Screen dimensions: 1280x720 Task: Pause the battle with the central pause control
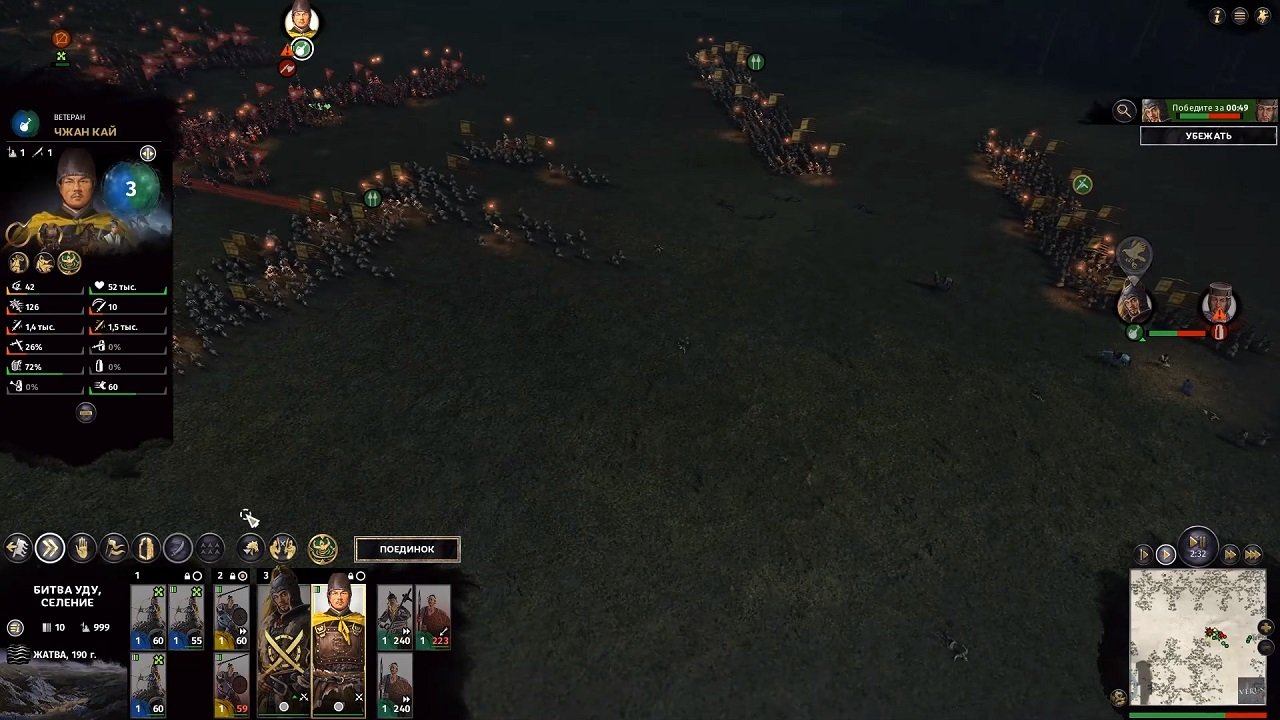coord(1198,541)
